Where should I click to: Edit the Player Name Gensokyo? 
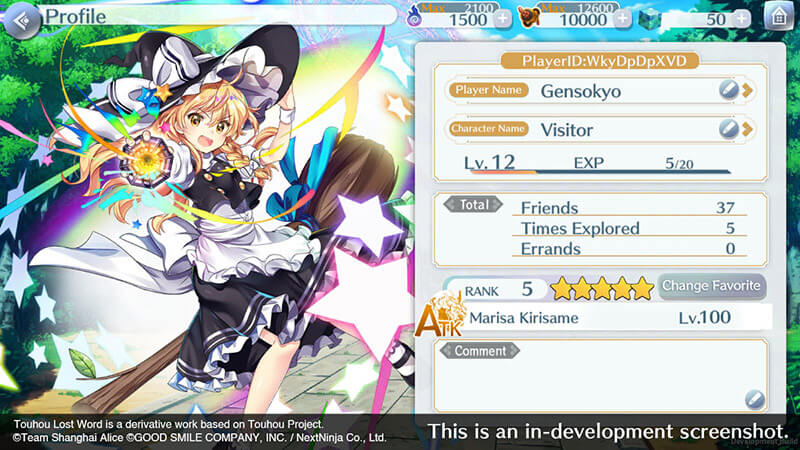734,90
